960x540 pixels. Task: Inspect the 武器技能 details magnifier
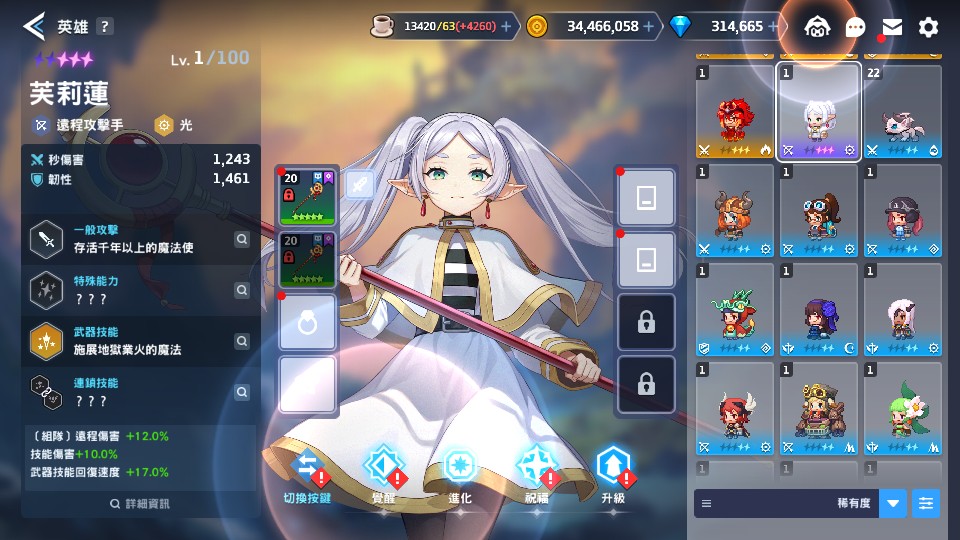tap(242, 341)
